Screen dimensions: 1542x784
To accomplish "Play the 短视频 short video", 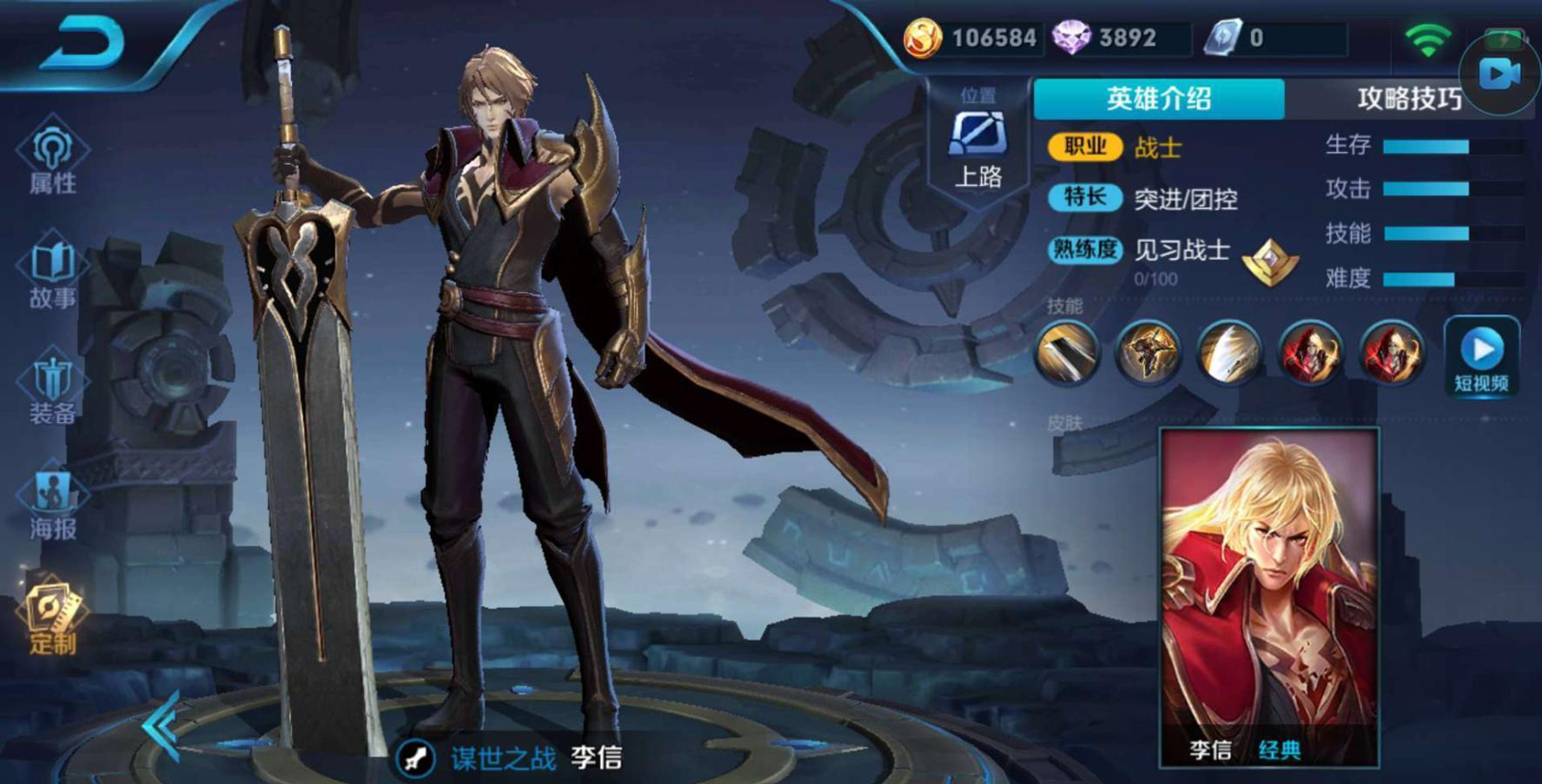I will (x=1481, y=356).
